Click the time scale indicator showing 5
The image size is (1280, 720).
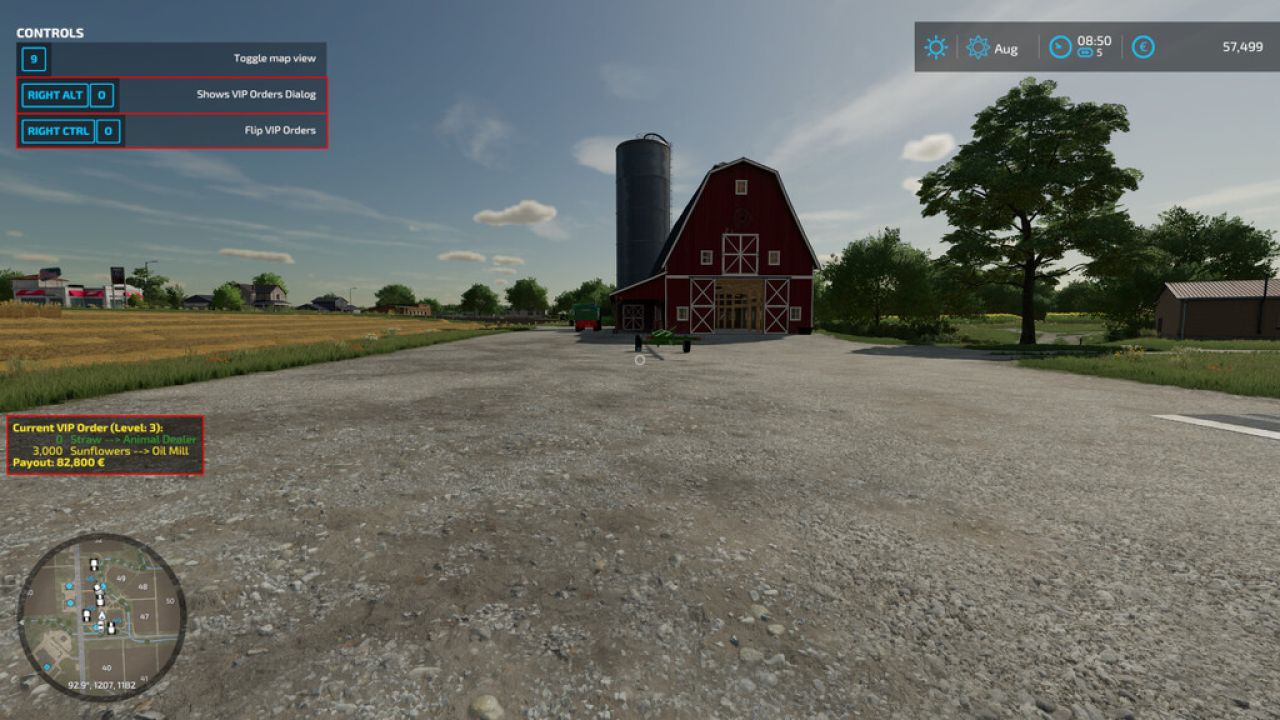[x=1090, y=53]
